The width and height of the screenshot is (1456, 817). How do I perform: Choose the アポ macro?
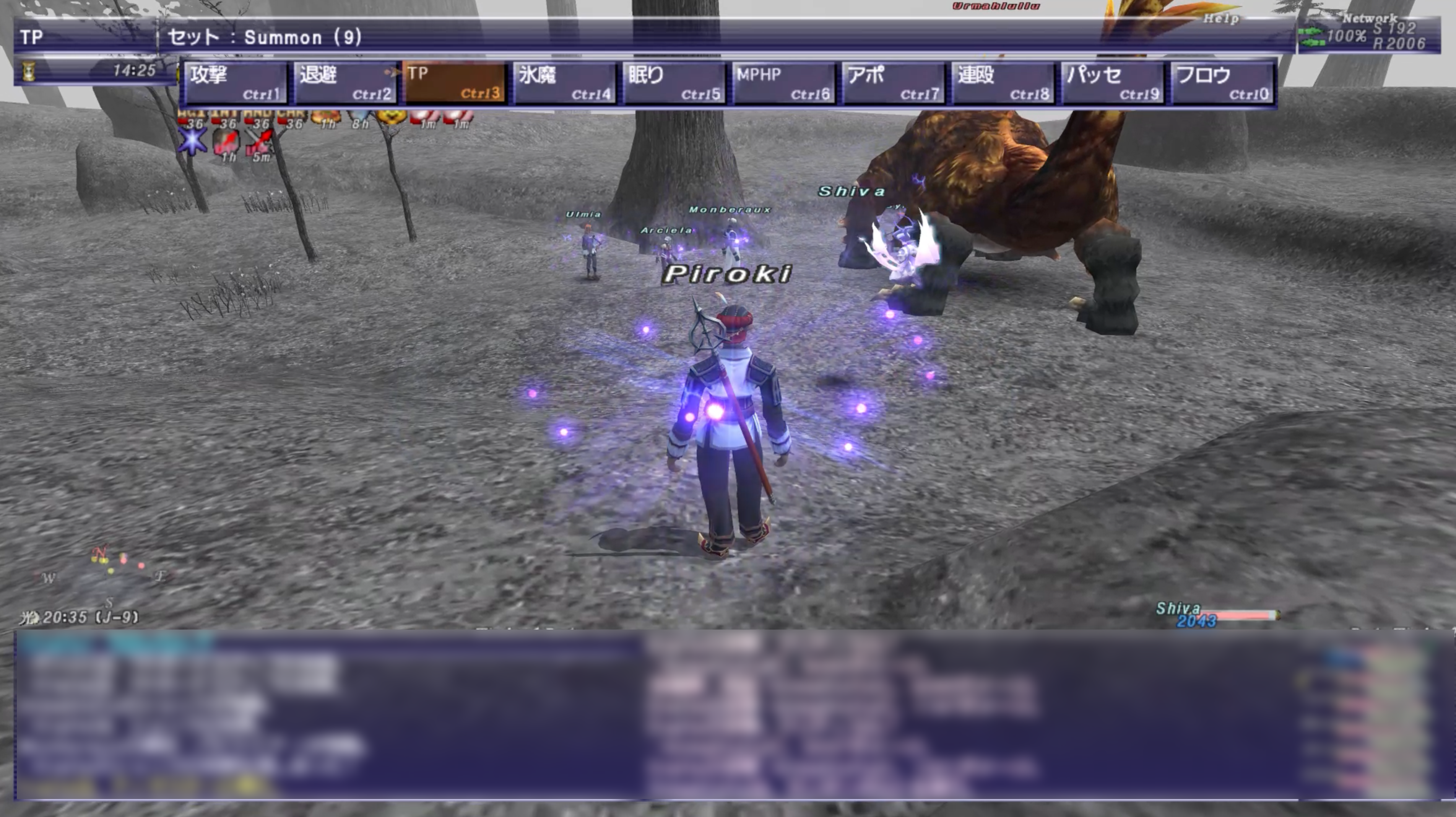pyautogui.click(x=894, y=83)
